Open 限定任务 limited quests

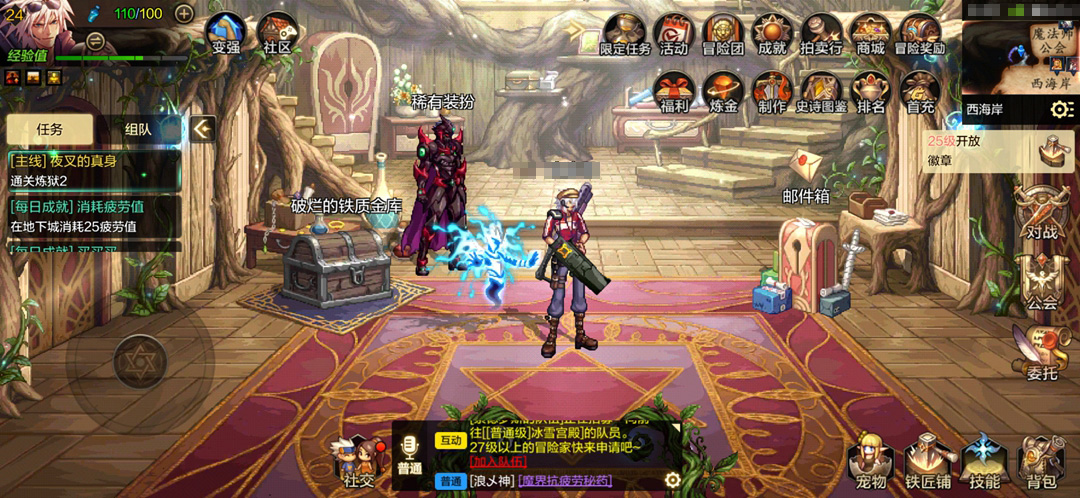pos(625,33)
